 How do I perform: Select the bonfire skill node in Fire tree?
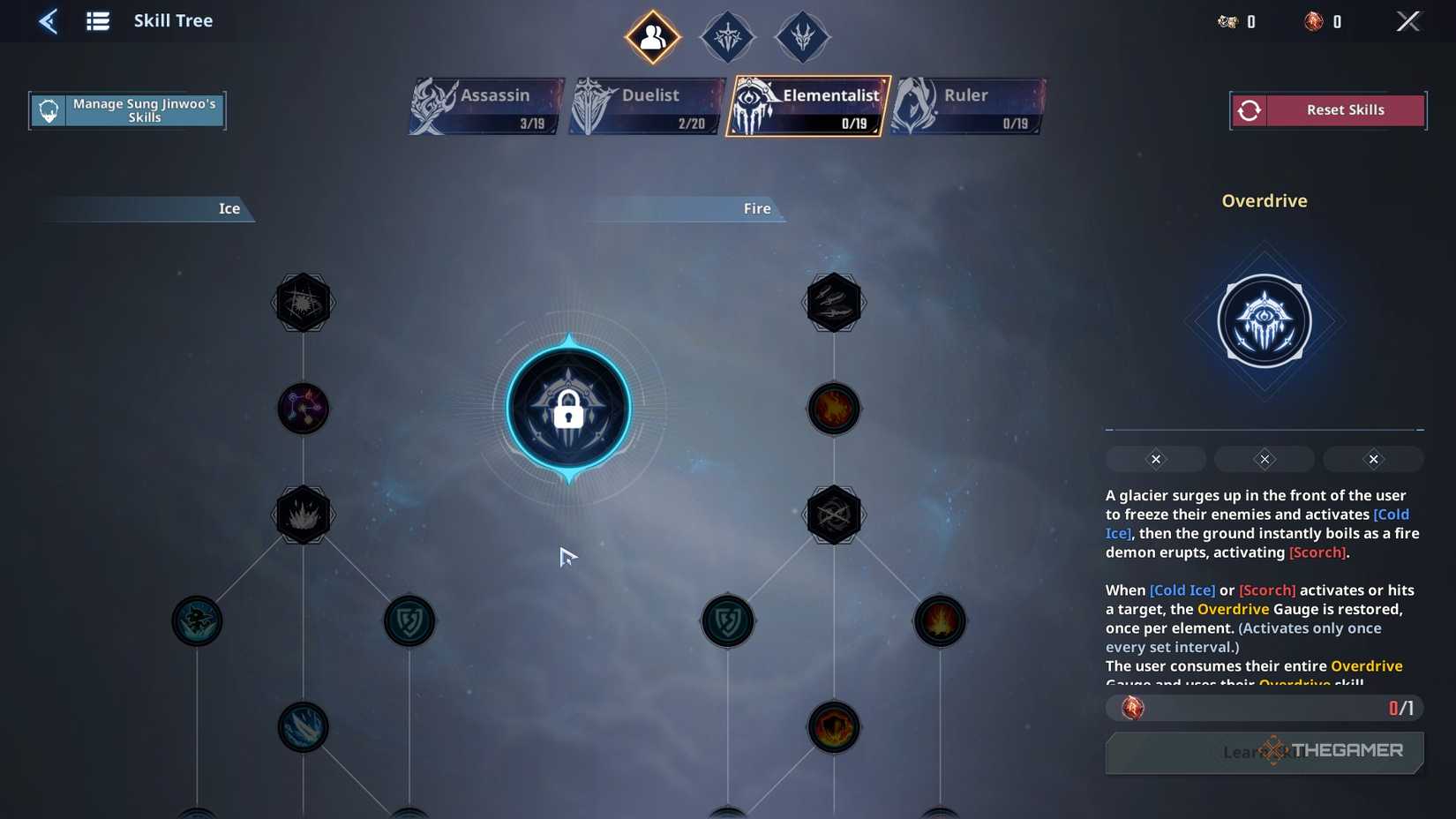pos(940,620)
